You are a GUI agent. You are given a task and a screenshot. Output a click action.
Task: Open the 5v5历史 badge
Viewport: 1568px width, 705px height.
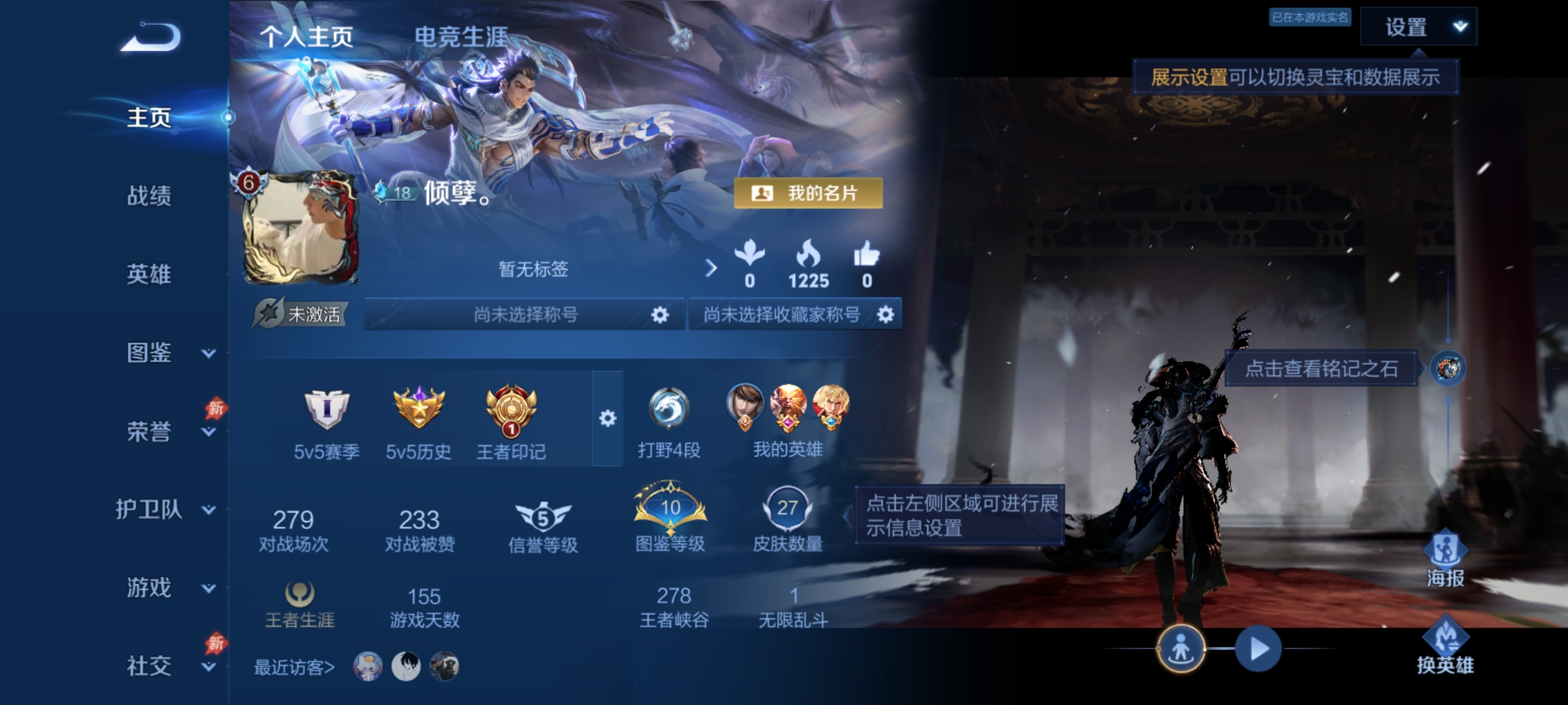coord(420,412)
